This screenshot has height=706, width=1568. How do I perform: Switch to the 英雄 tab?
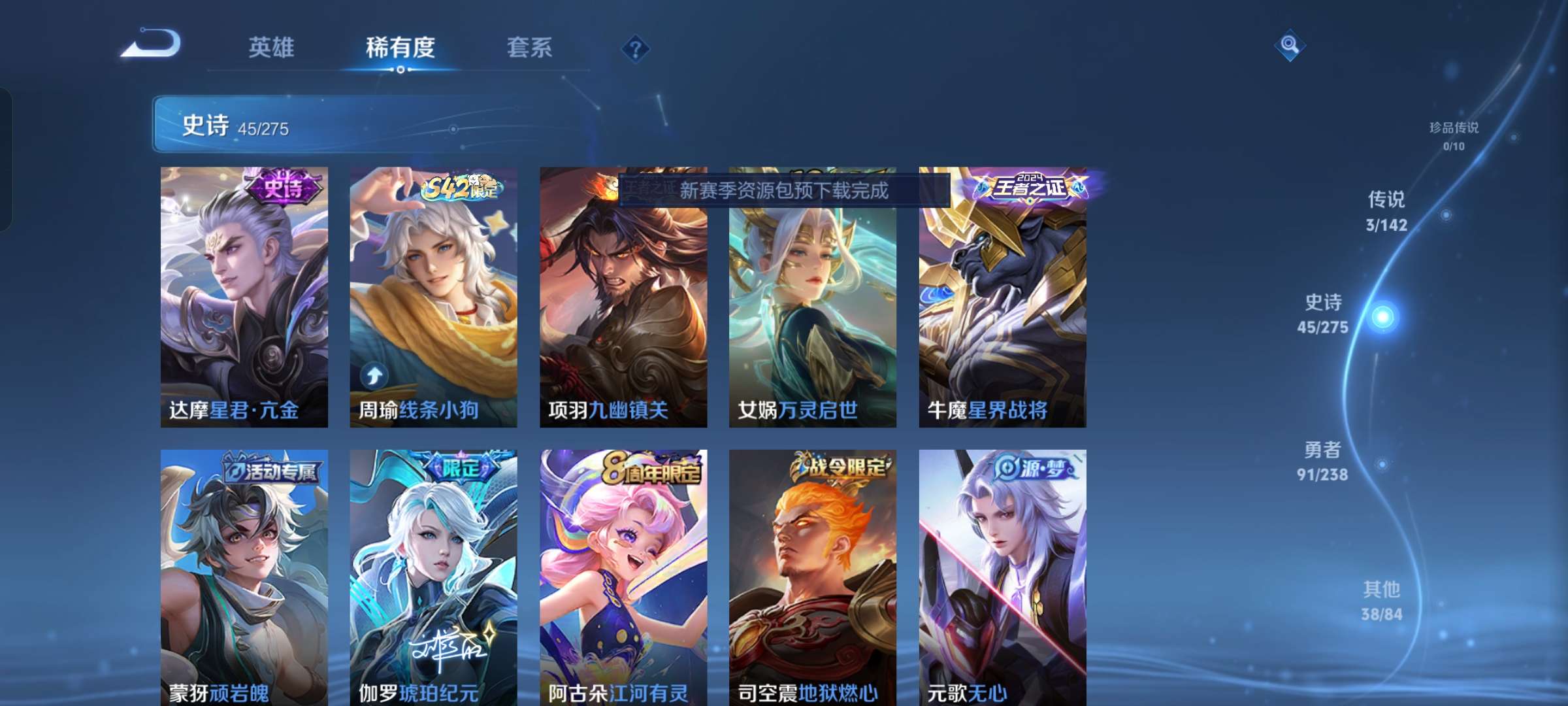coord(272,48)
